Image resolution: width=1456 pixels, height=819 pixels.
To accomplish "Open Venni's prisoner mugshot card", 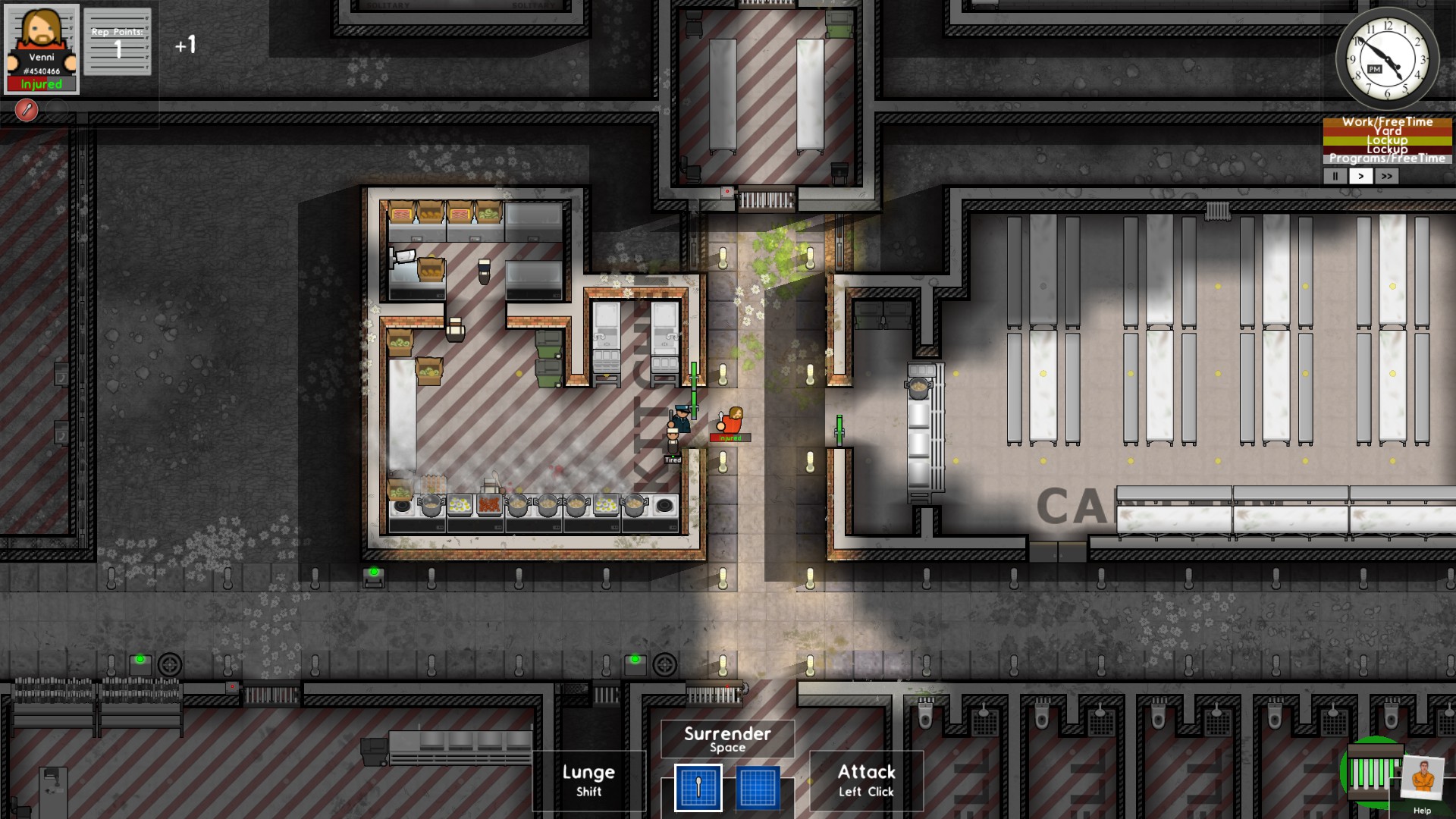I will tap(42, 49).
